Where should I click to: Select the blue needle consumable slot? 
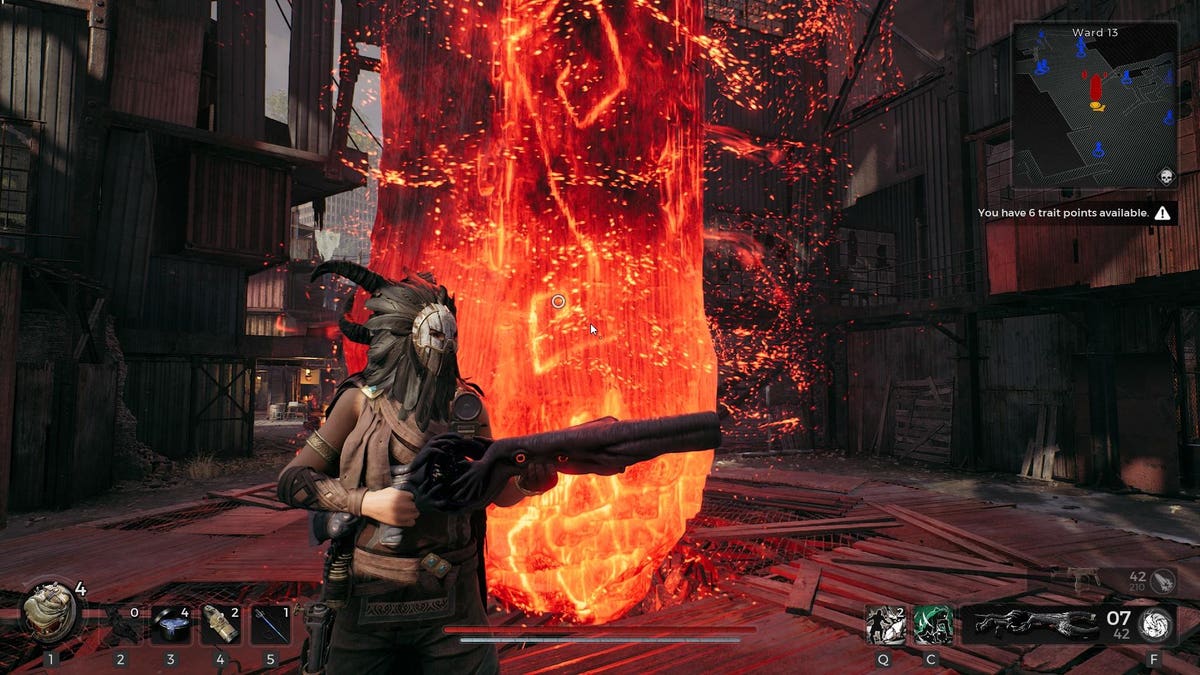pyautogui.click(x=270, y=624)
